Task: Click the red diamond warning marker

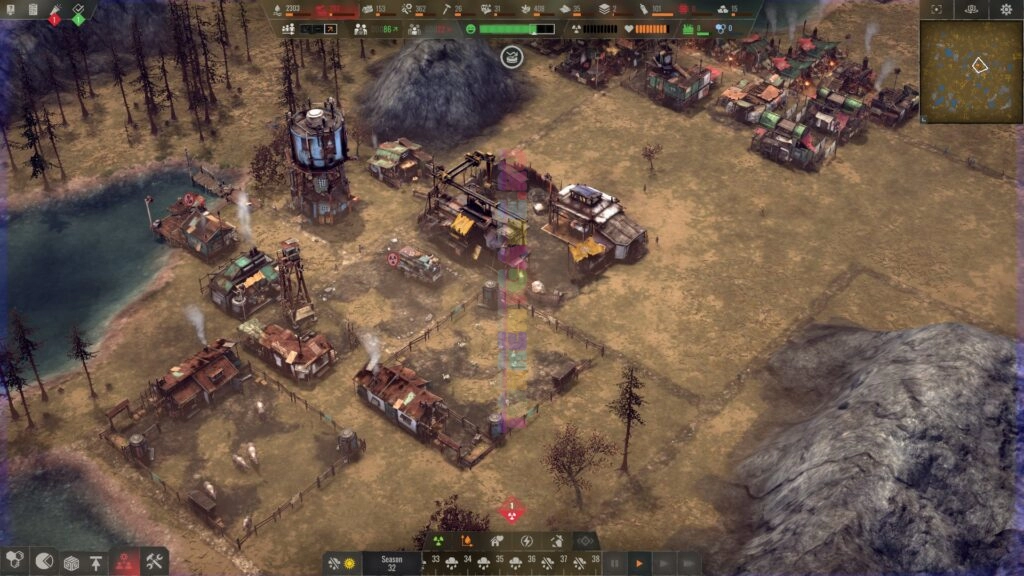Action: point(511,511)
